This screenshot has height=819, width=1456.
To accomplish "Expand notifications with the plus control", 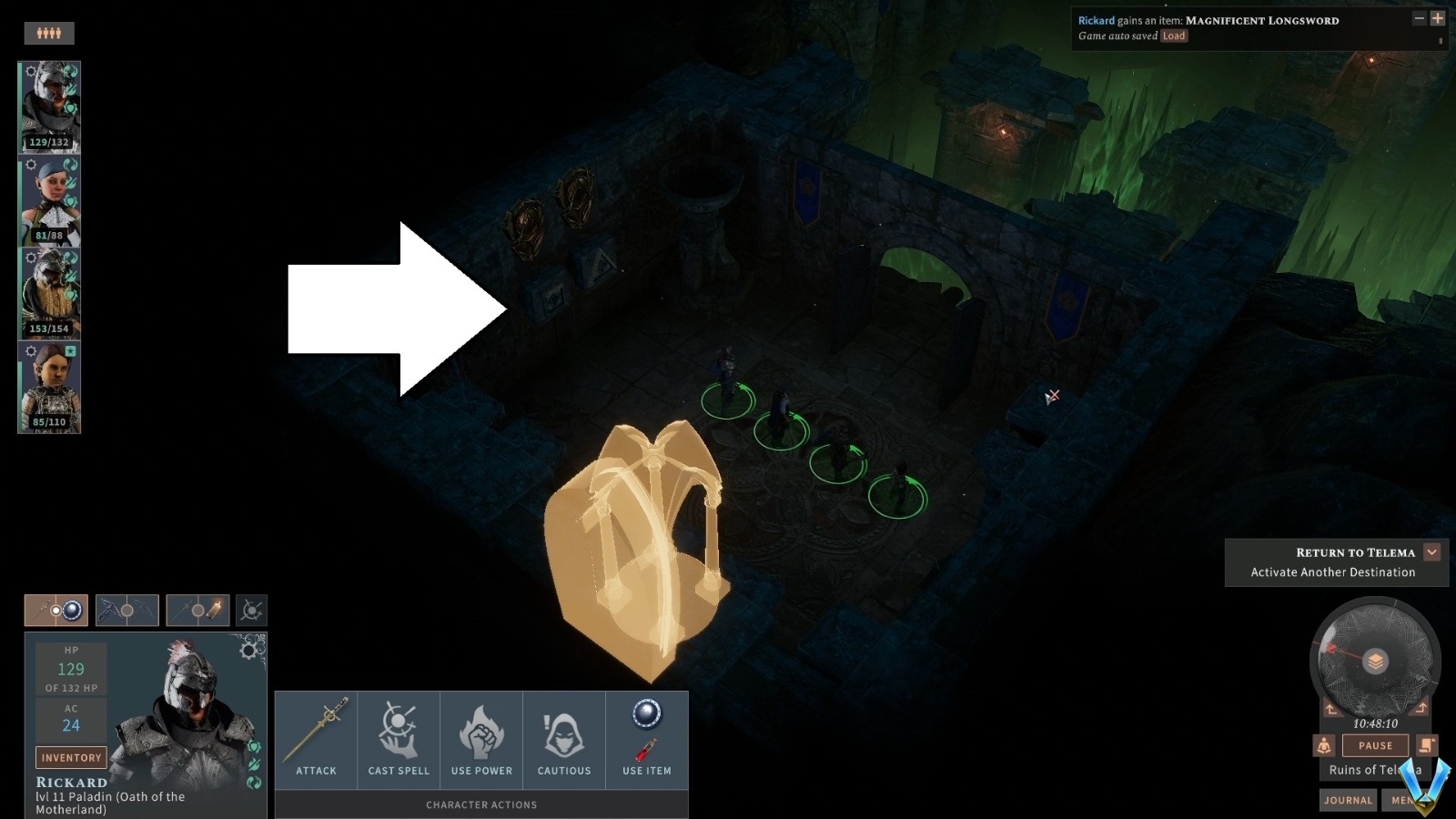I will [1438, 18].
